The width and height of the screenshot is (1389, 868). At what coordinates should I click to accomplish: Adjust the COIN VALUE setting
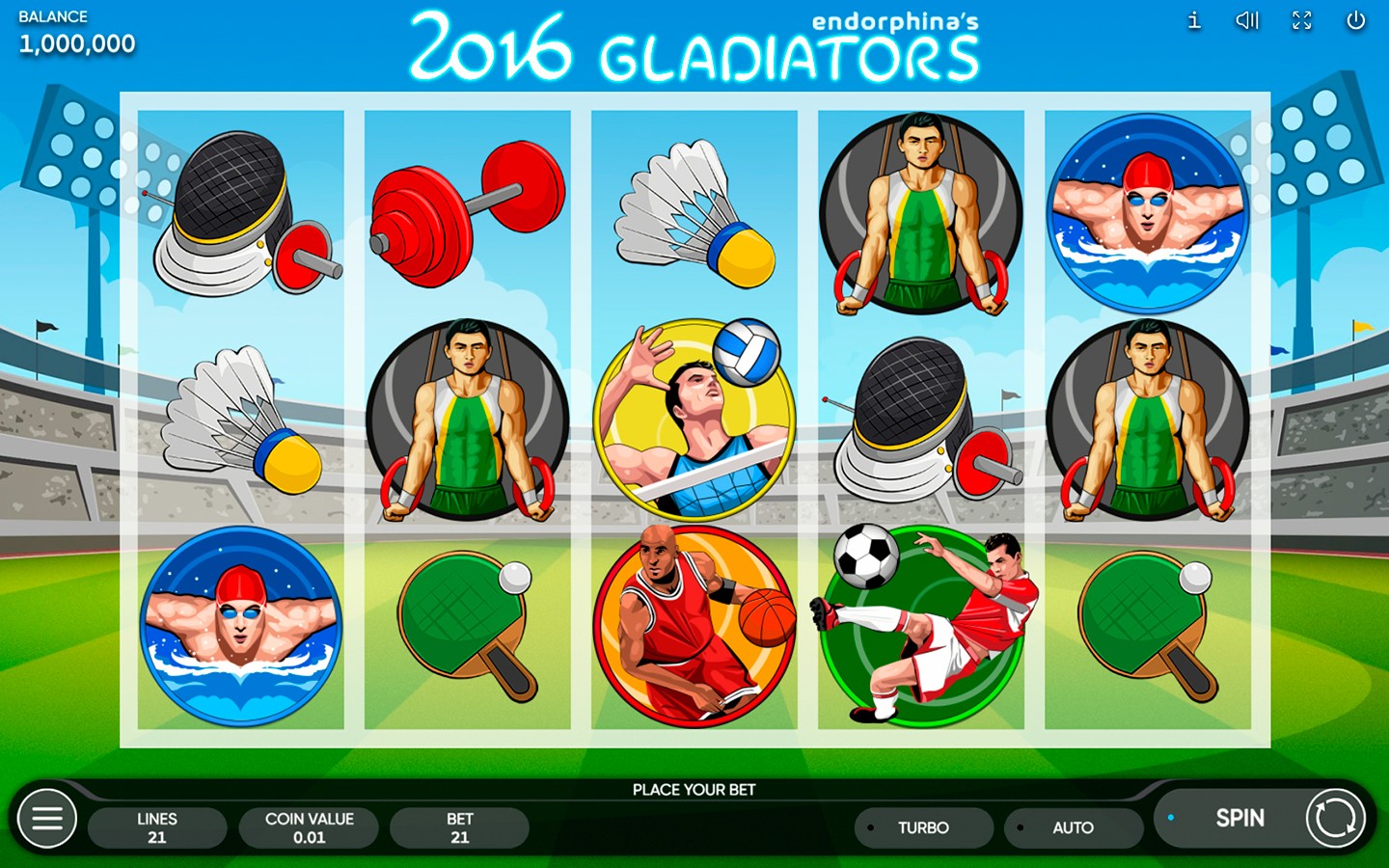pos(309,827)
